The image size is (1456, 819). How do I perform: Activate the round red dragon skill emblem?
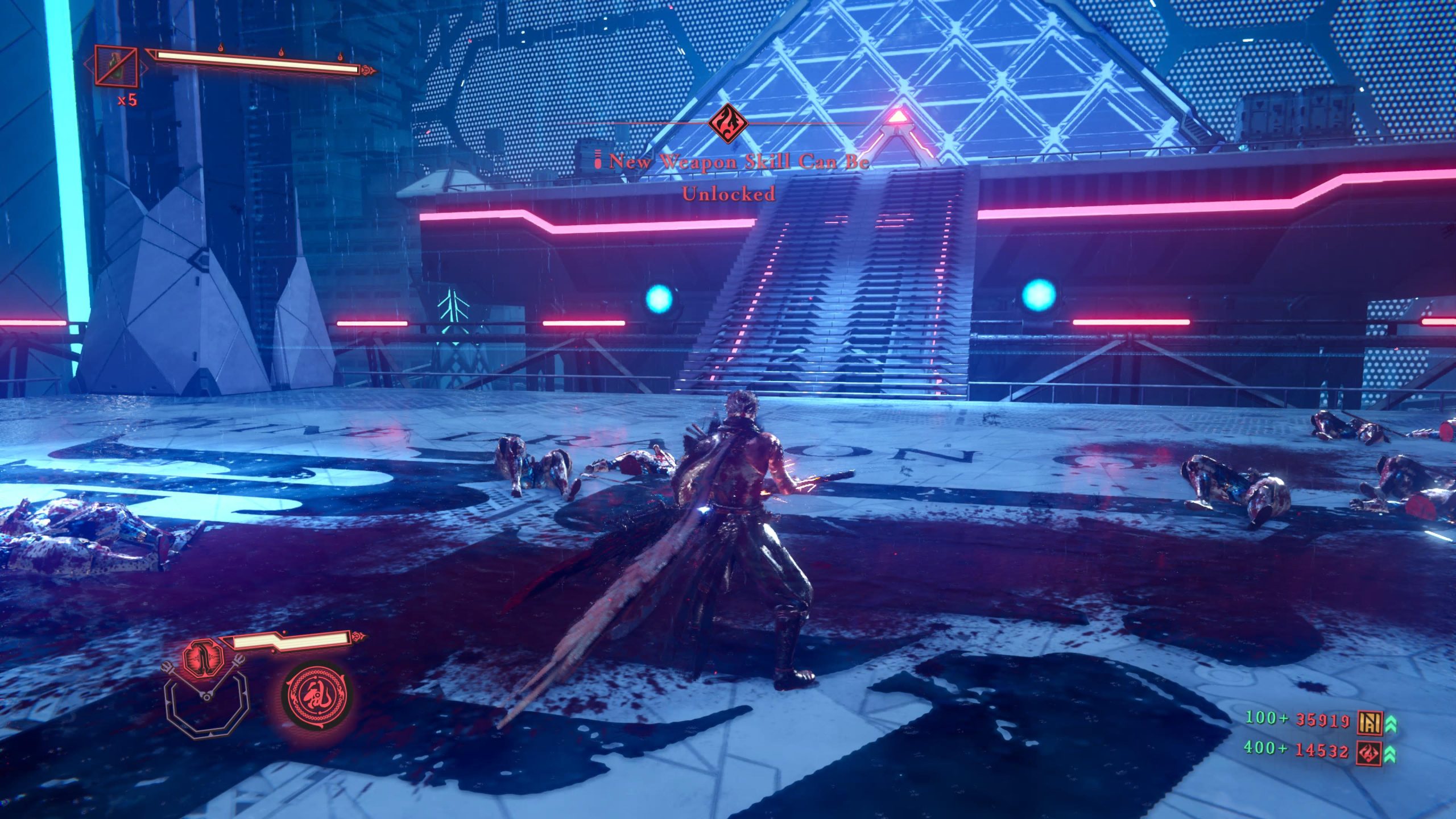[316, 697]
